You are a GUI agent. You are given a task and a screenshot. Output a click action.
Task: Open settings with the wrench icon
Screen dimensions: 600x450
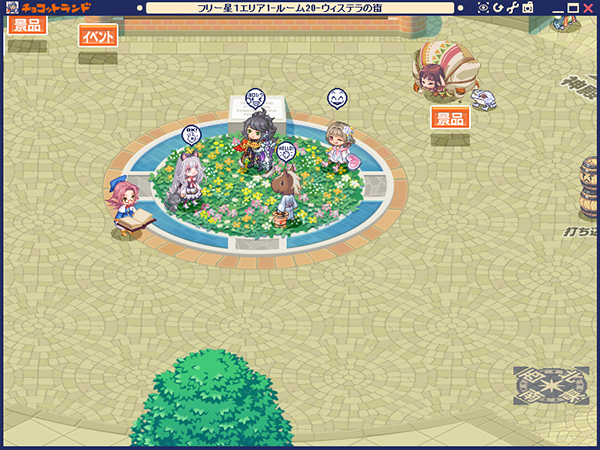[x=512, y=8]
